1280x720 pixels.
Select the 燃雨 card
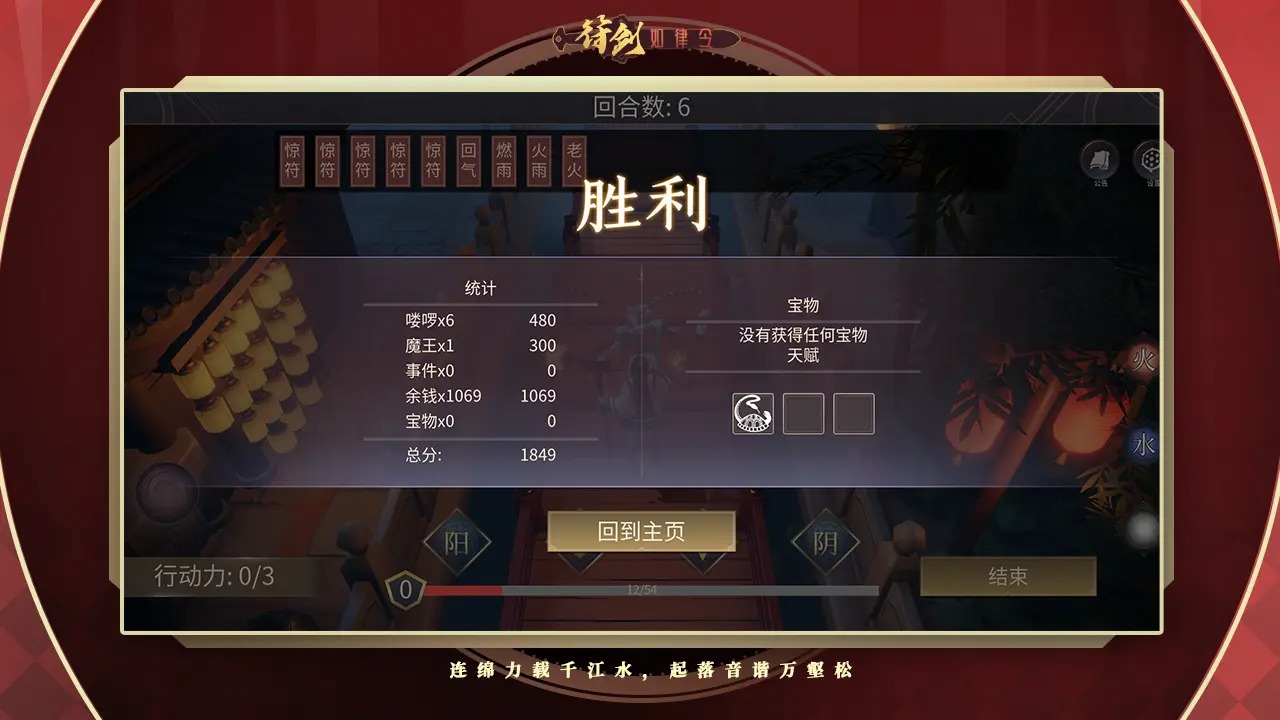[x=502, y=161]
